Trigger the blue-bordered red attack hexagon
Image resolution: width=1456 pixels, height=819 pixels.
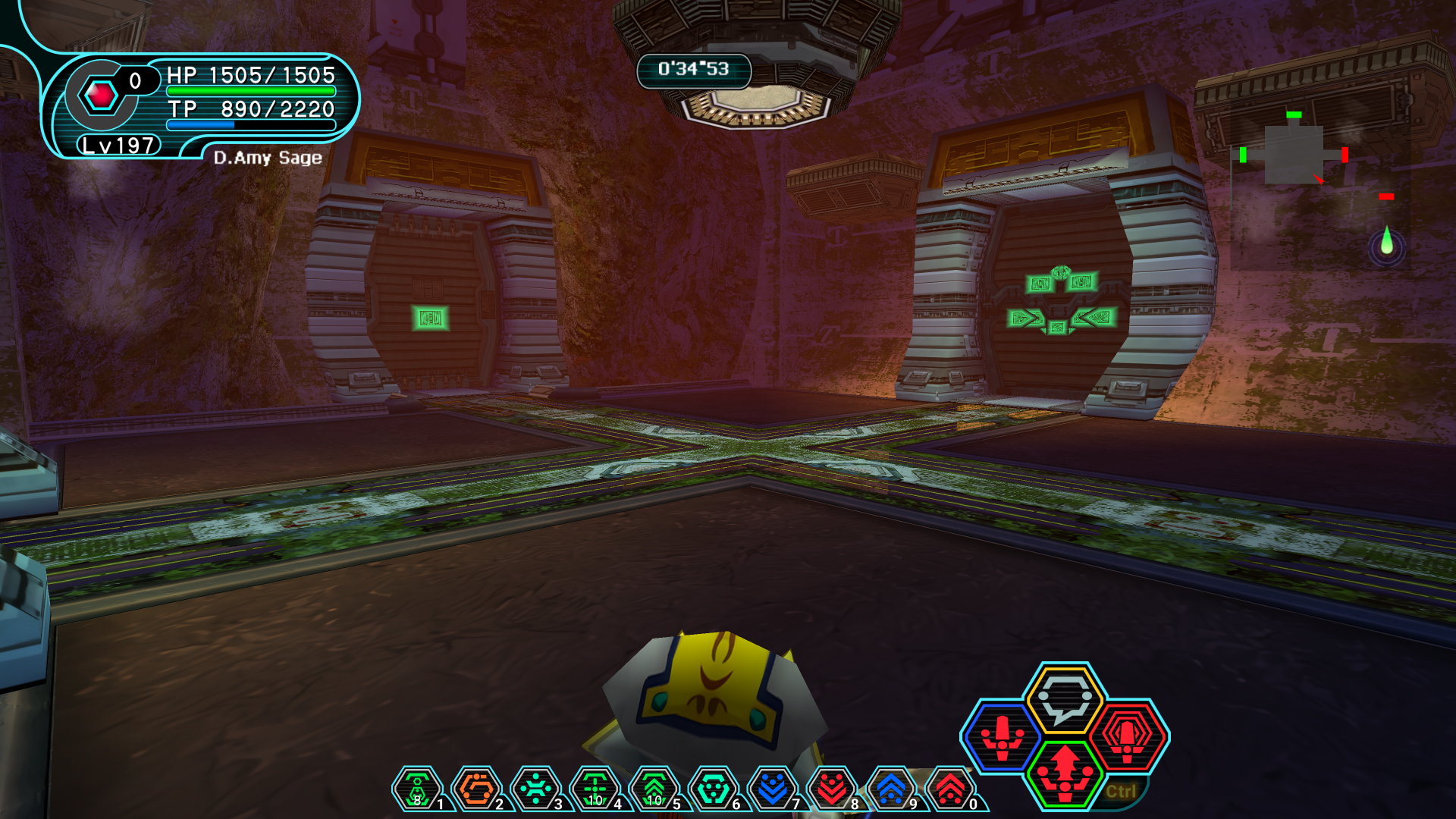tap(1002, 737)
